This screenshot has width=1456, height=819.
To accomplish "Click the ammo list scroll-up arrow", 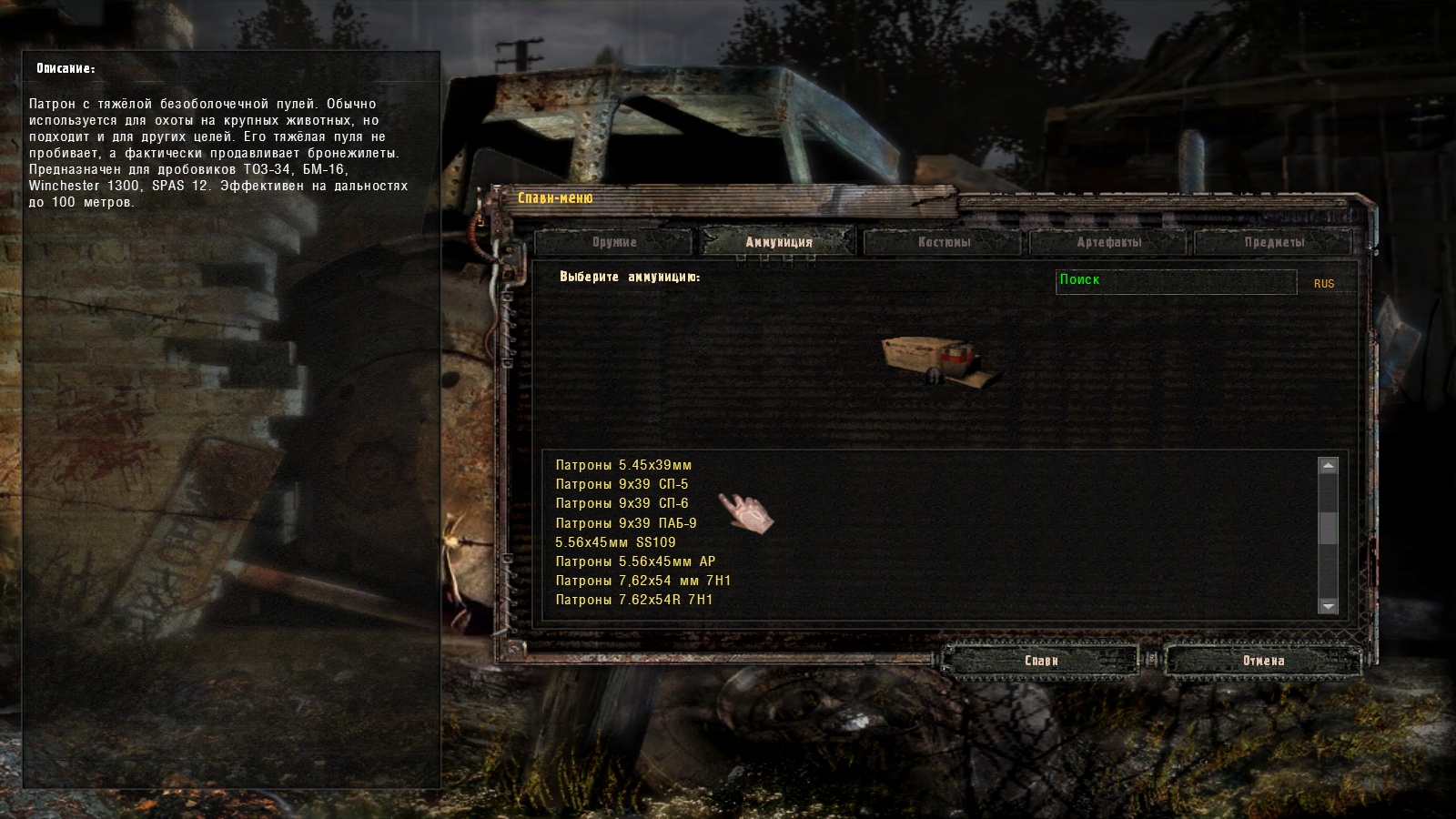I will coord(1329,466).
